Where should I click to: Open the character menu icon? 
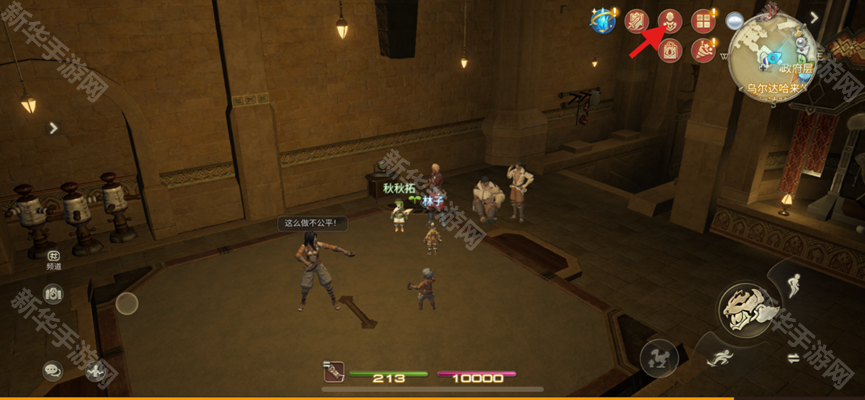tap(670, 20)
